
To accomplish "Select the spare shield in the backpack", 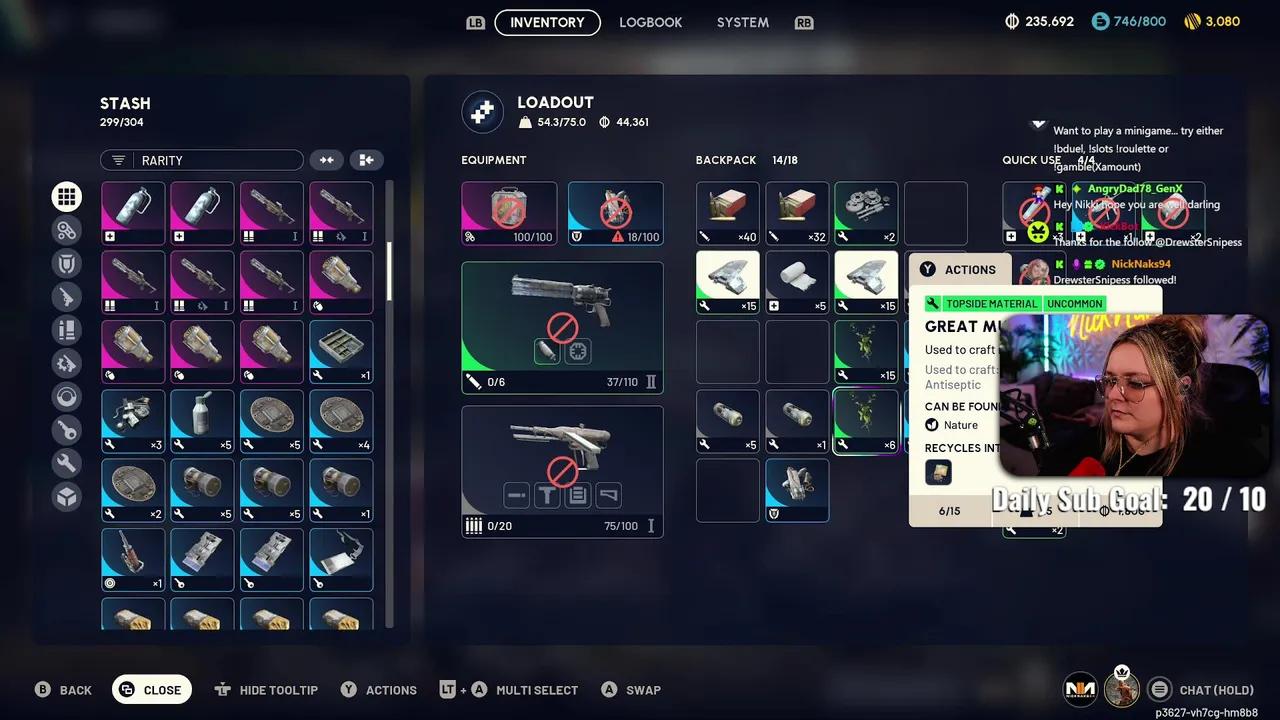I will (x=797, y=490).
